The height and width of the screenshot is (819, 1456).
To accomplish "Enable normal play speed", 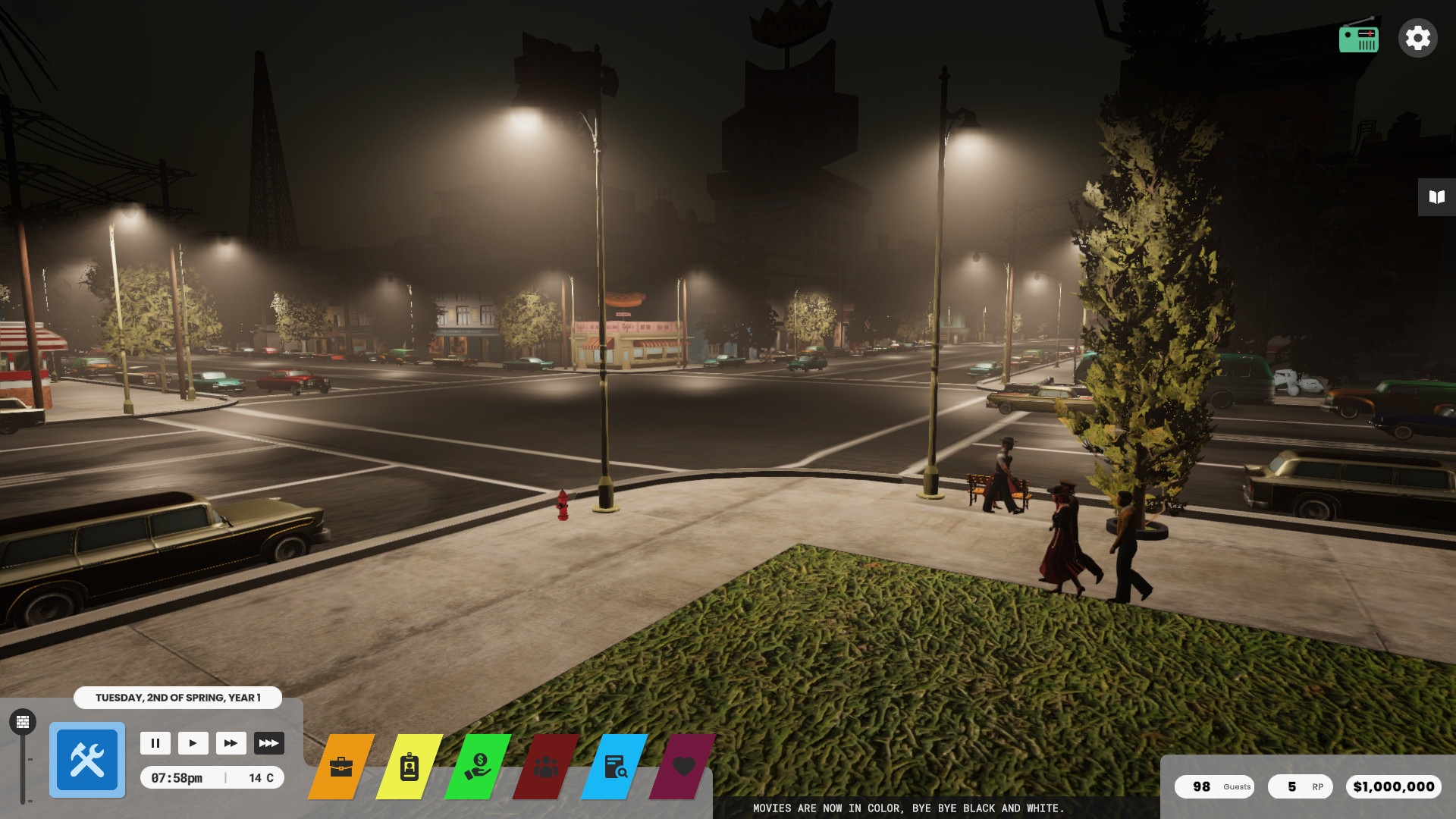I will [x=193, y=743].
